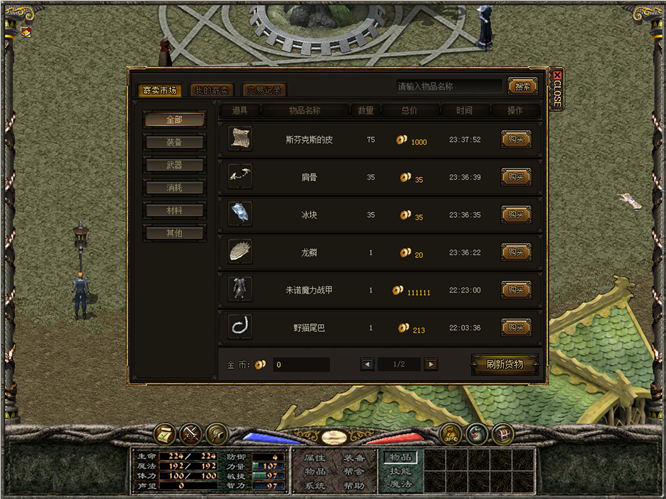Select the 龙鳞 item icon
Image resolution: width=666 pixels, height=499 pixels.
(x=240, y=252)
